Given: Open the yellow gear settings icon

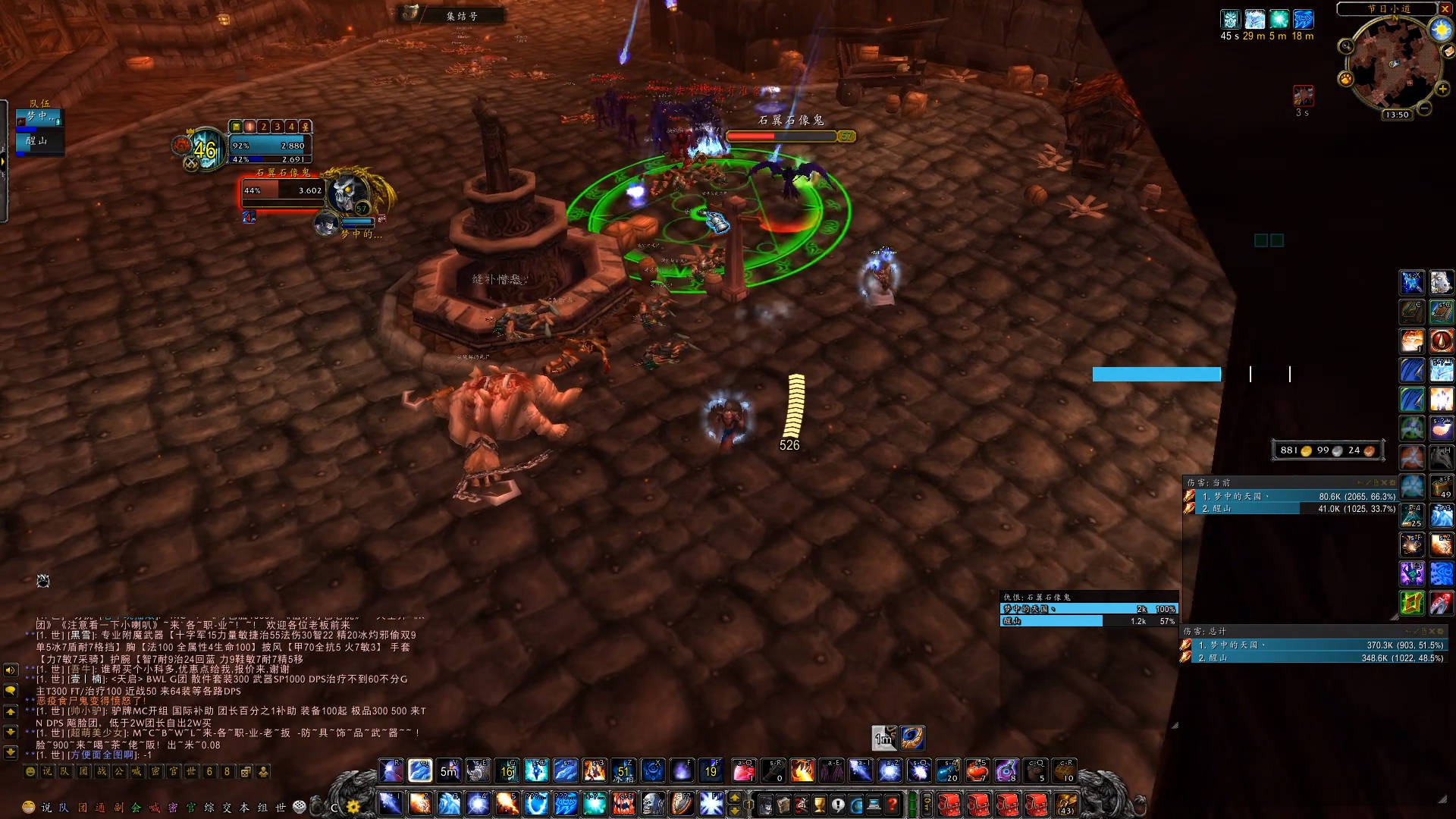Looking at the screenshot, I should tap(353, 807).
